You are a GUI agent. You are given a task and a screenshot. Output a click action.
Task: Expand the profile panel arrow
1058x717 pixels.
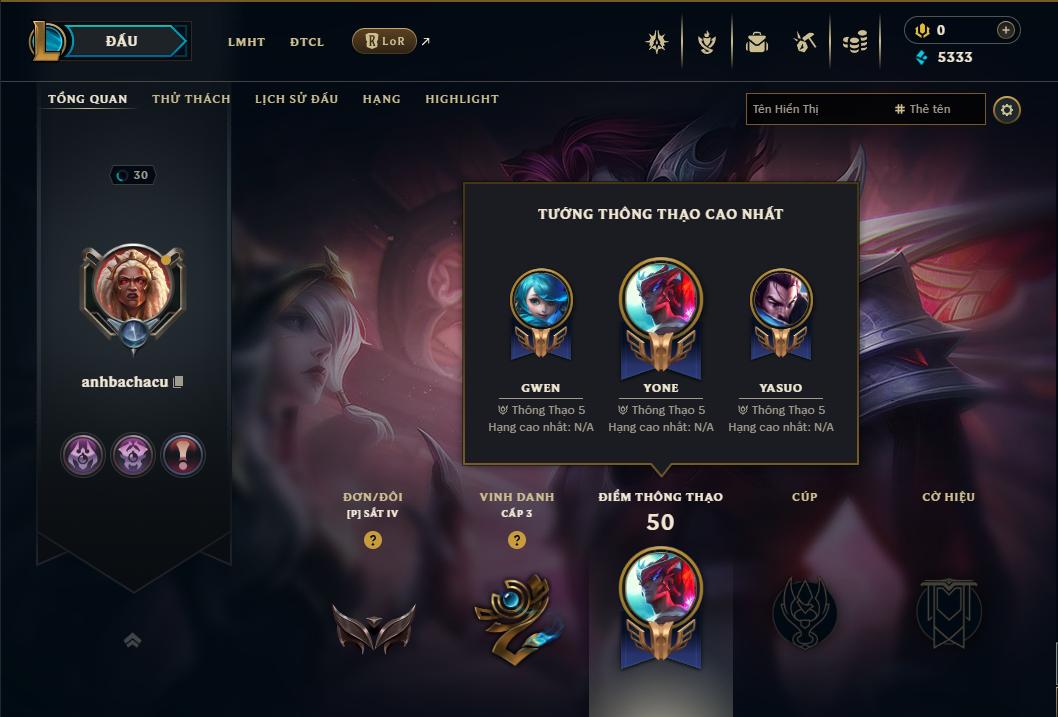tap(132, 641)
